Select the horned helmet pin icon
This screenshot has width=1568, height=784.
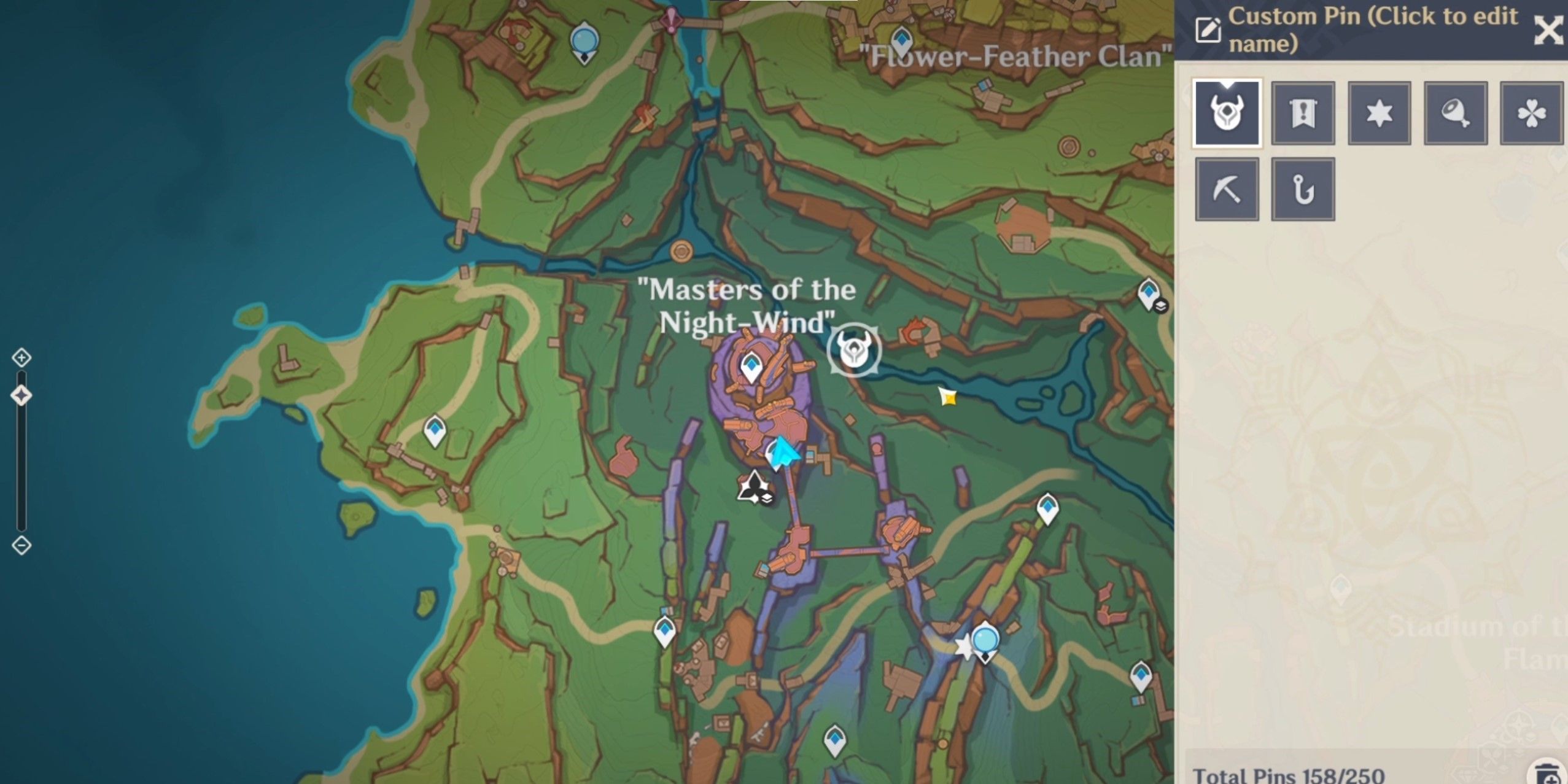tap(1227, 113)
